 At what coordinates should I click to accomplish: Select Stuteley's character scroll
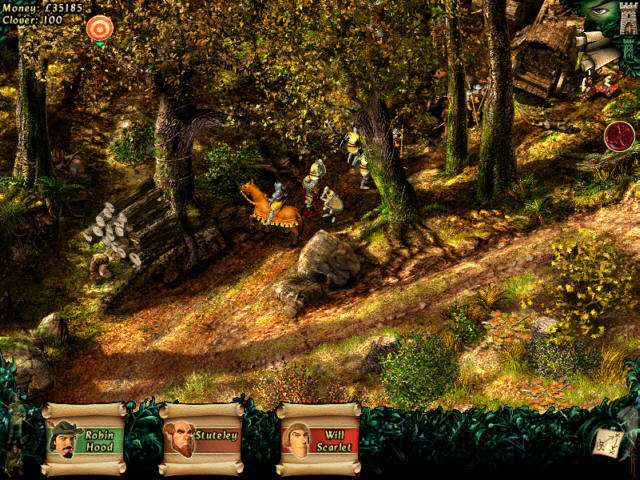pyautogui.click(x=201, y=438)
